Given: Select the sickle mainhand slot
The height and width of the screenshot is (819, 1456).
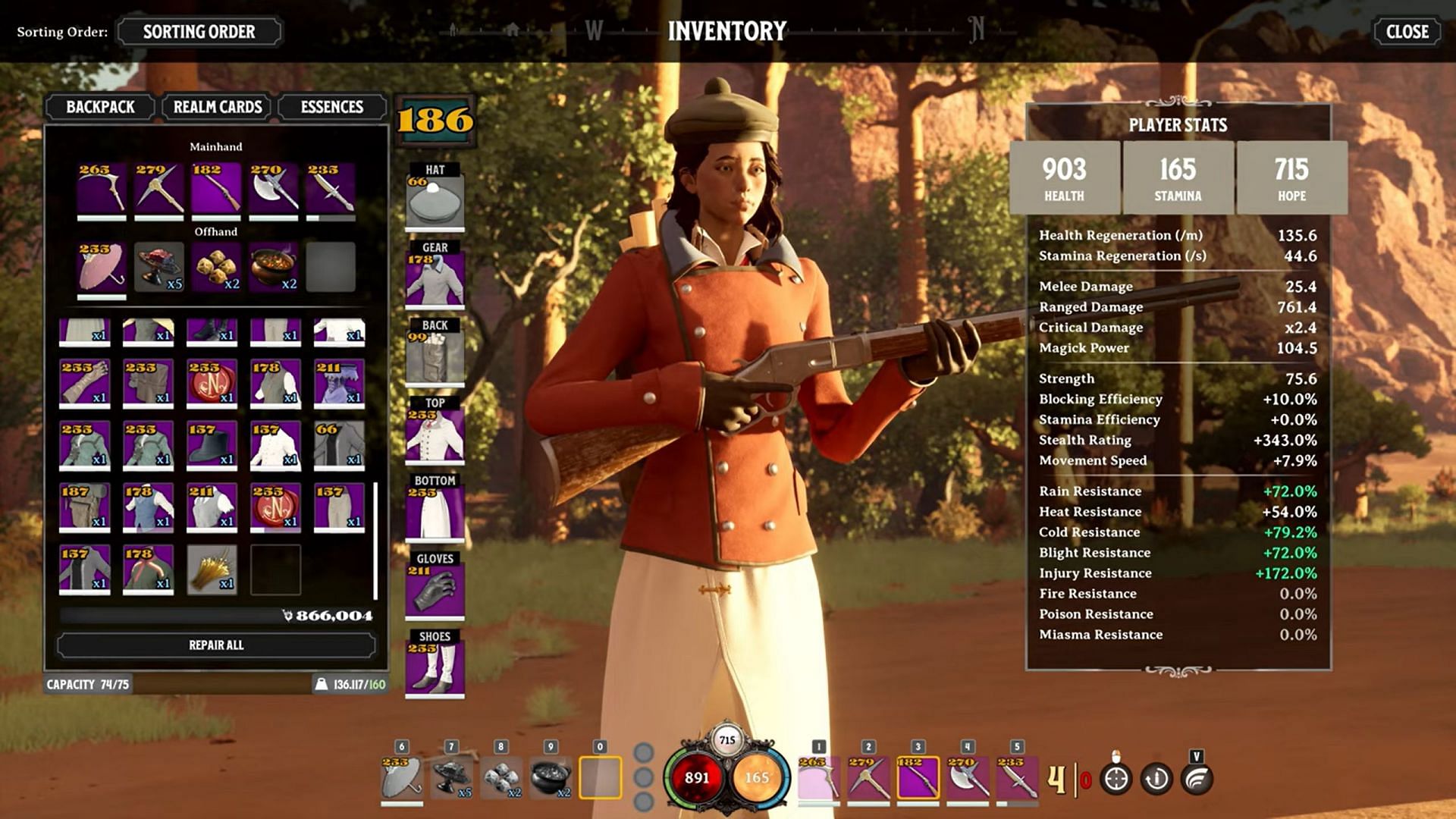Looking at the screenshot, I should pyautogui.click(x=102, y=188).
